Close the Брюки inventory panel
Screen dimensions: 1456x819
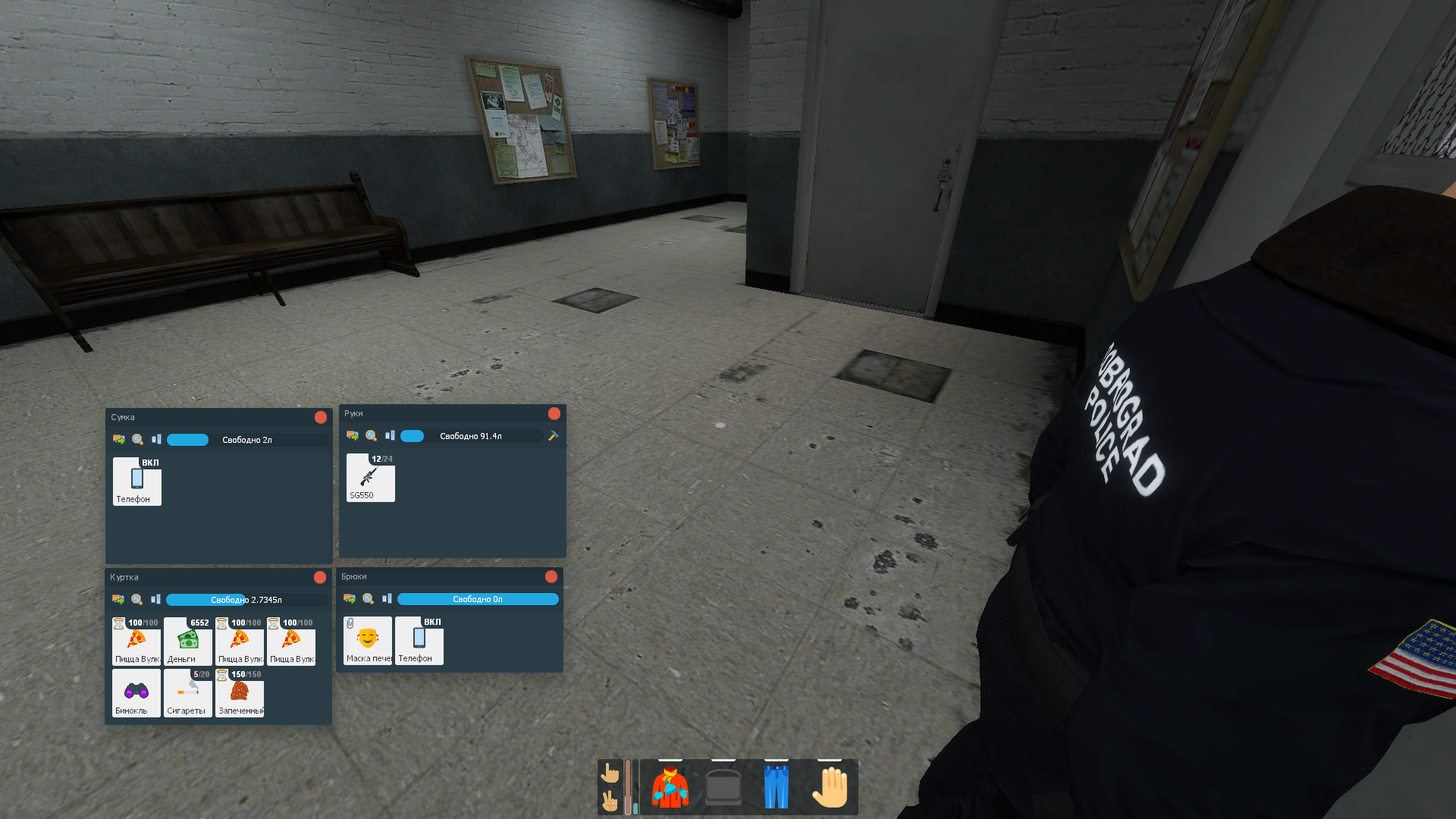coord(551,576)
